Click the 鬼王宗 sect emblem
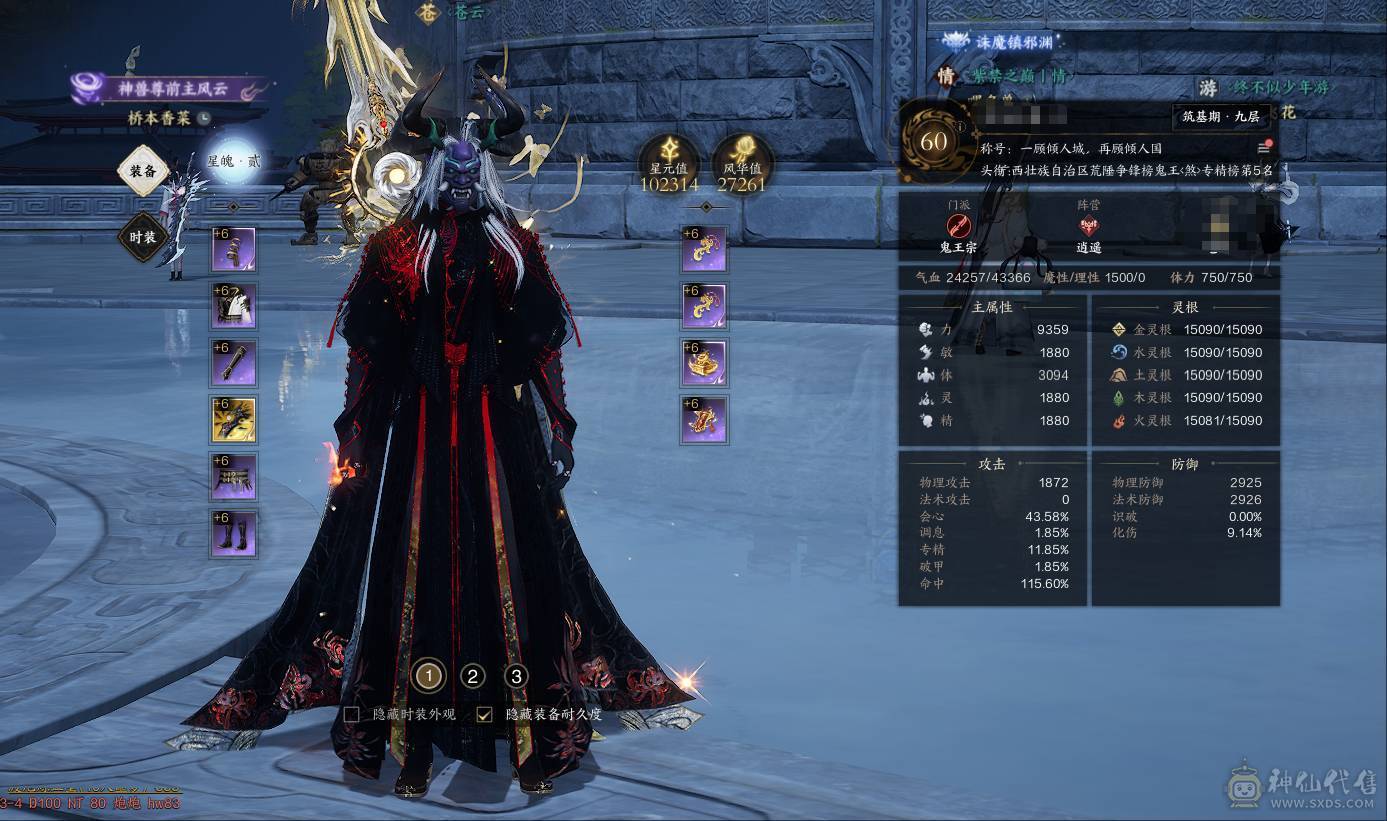 (959, 226)
